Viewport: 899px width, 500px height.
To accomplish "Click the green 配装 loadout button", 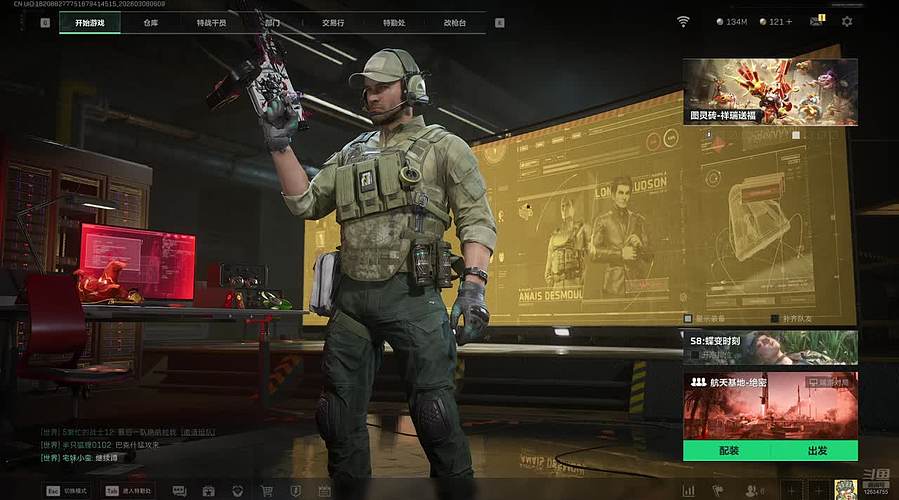I will click(x=728, y=451).
